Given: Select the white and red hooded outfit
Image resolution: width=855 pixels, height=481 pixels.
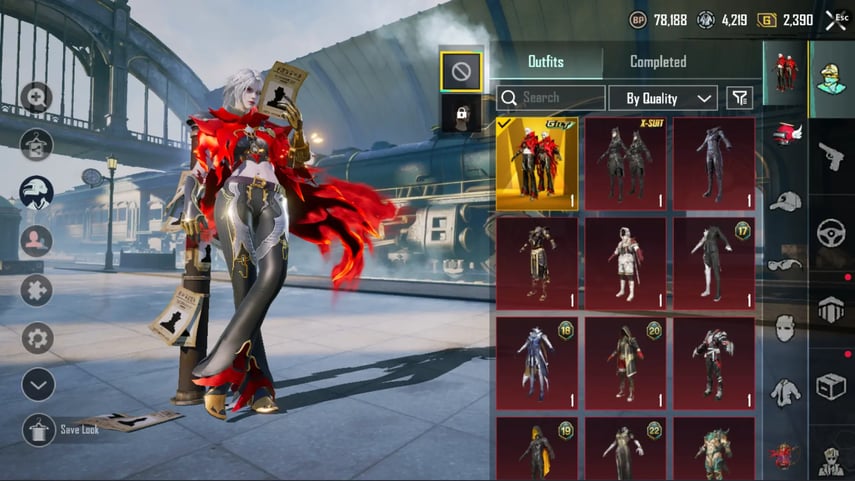Looking at the screenshot, I should tap(625, 262).
